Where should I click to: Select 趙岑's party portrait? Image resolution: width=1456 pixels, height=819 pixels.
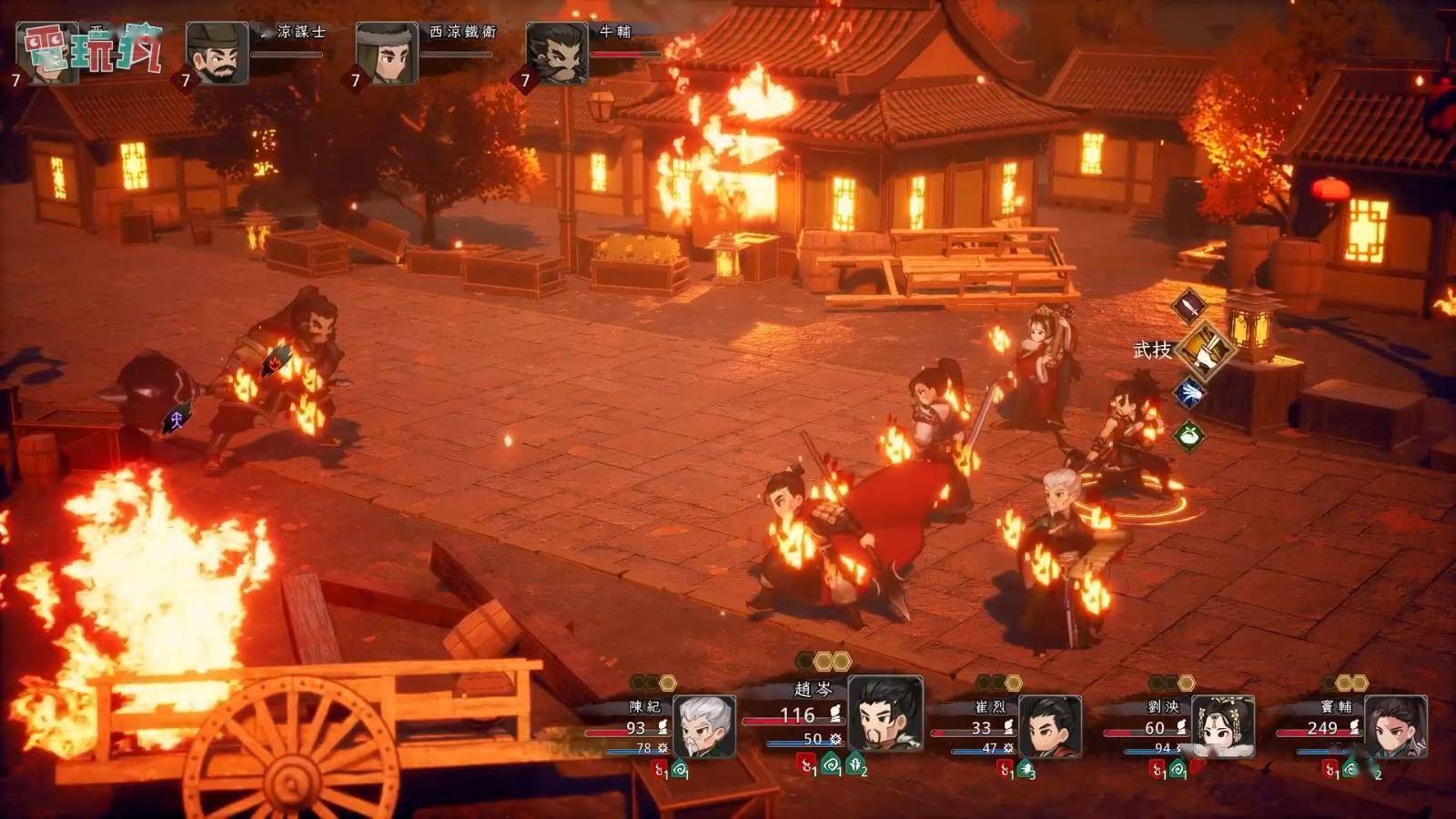coord(885,714)
